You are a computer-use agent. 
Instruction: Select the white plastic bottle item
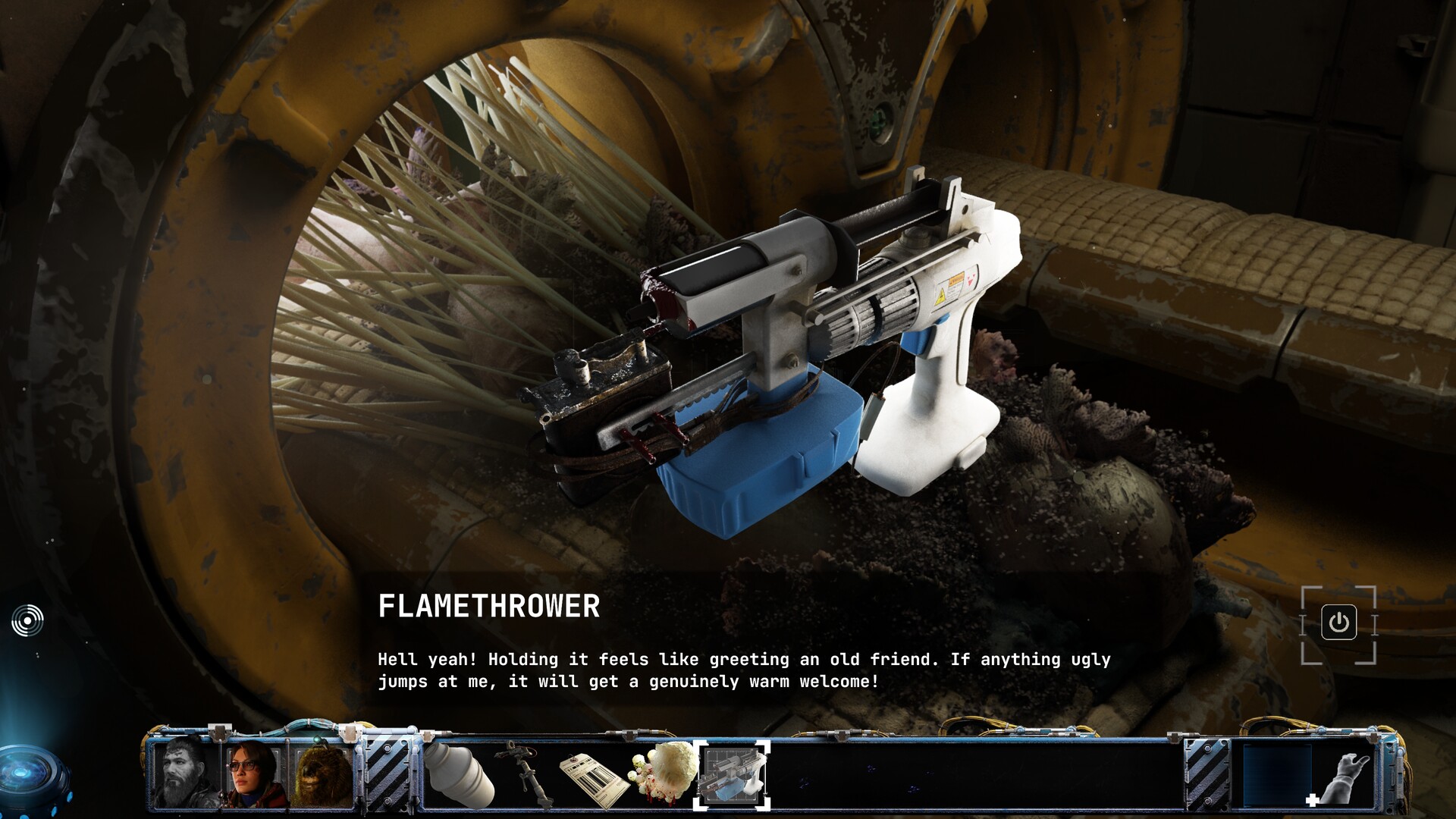(459, 775)
